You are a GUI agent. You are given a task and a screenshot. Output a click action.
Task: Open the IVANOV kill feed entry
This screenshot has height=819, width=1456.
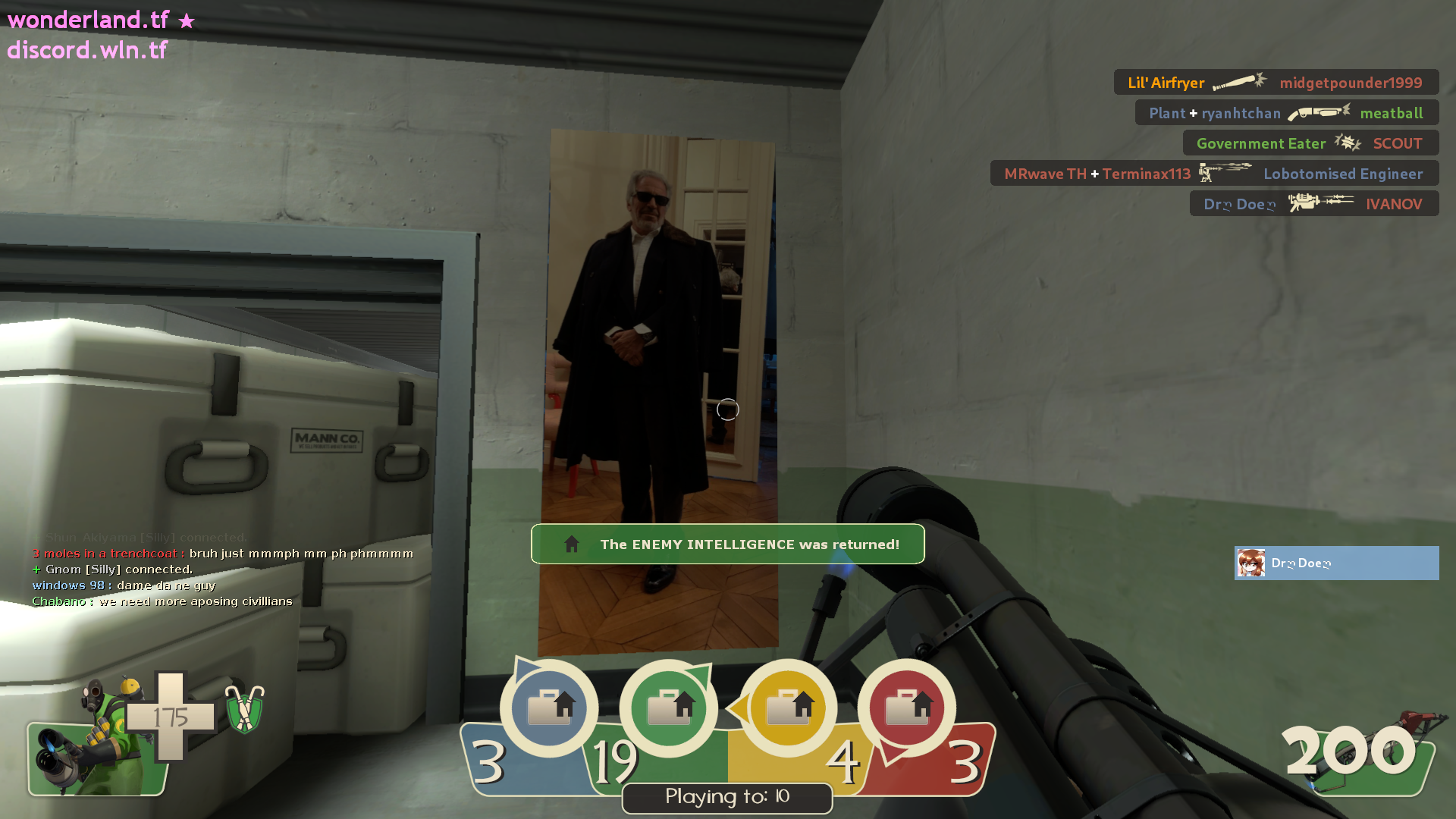[x=1313, y=204]
